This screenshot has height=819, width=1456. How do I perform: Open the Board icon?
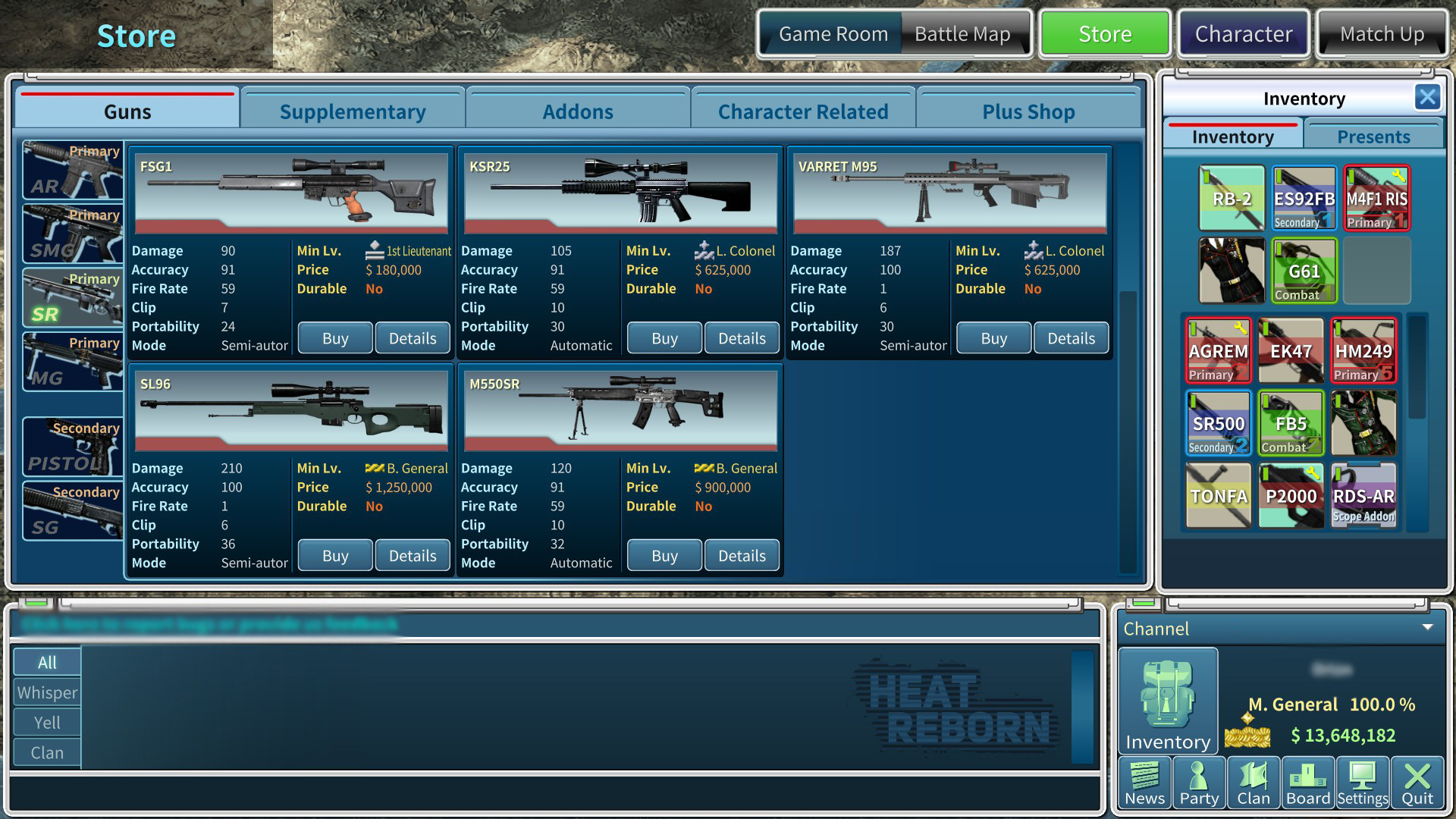tap(1308, 781)
